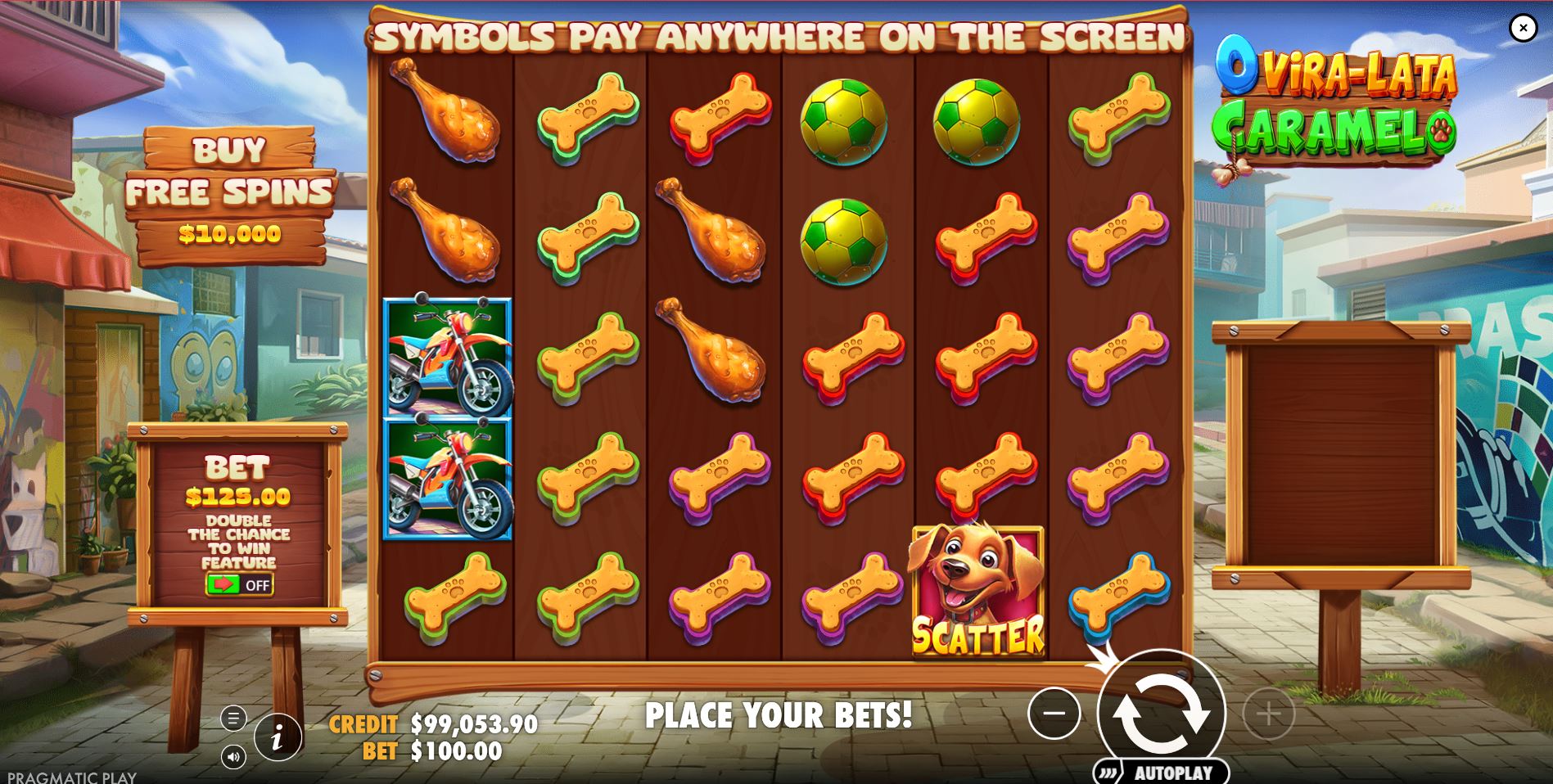Mute the game sound
1553x784 pixels.
[235, 758]
